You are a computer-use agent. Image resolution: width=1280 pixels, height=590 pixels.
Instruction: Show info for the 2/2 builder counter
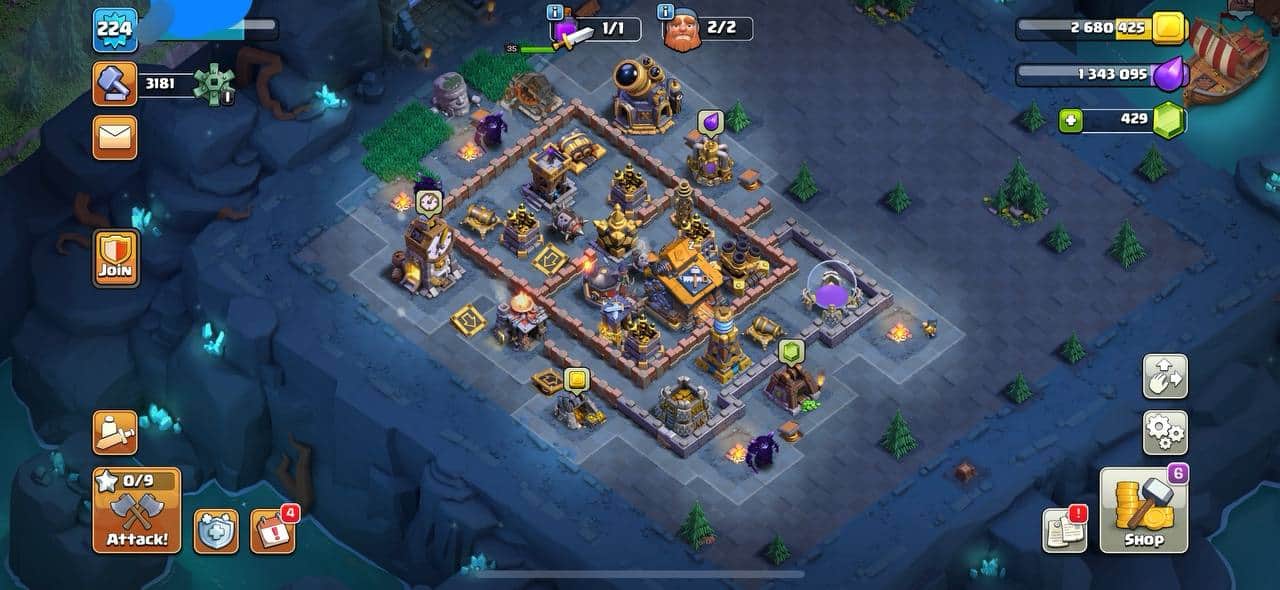pyautogui.click(x=665, y=12)
